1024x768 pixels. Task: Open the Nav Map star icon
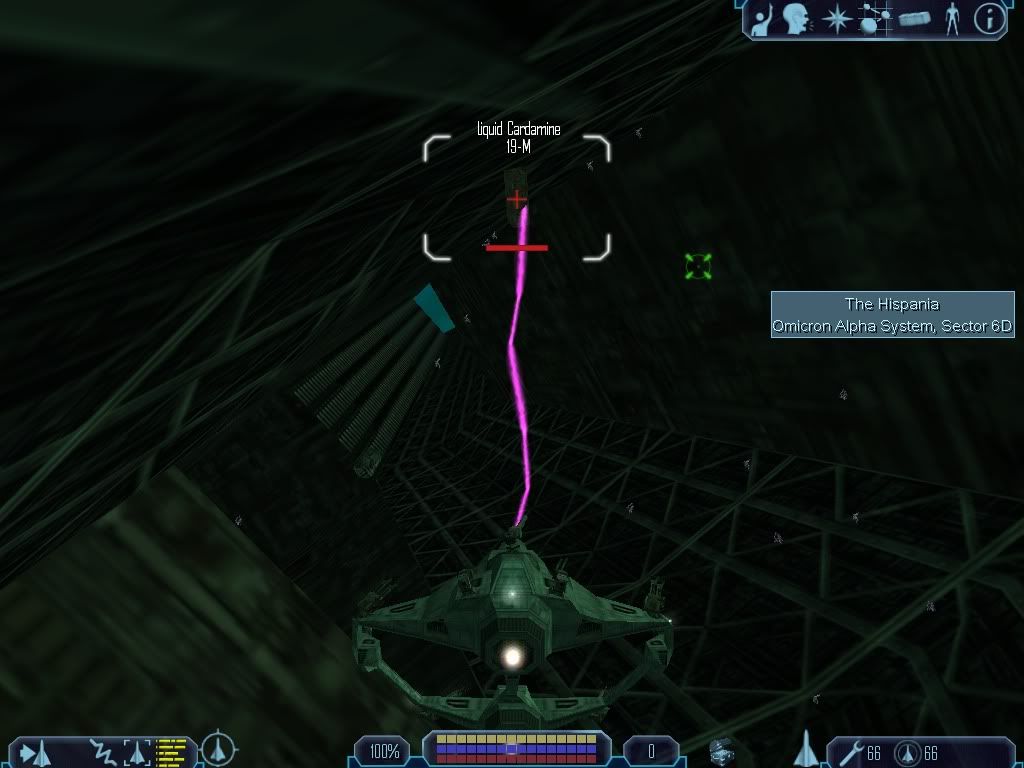836,19
